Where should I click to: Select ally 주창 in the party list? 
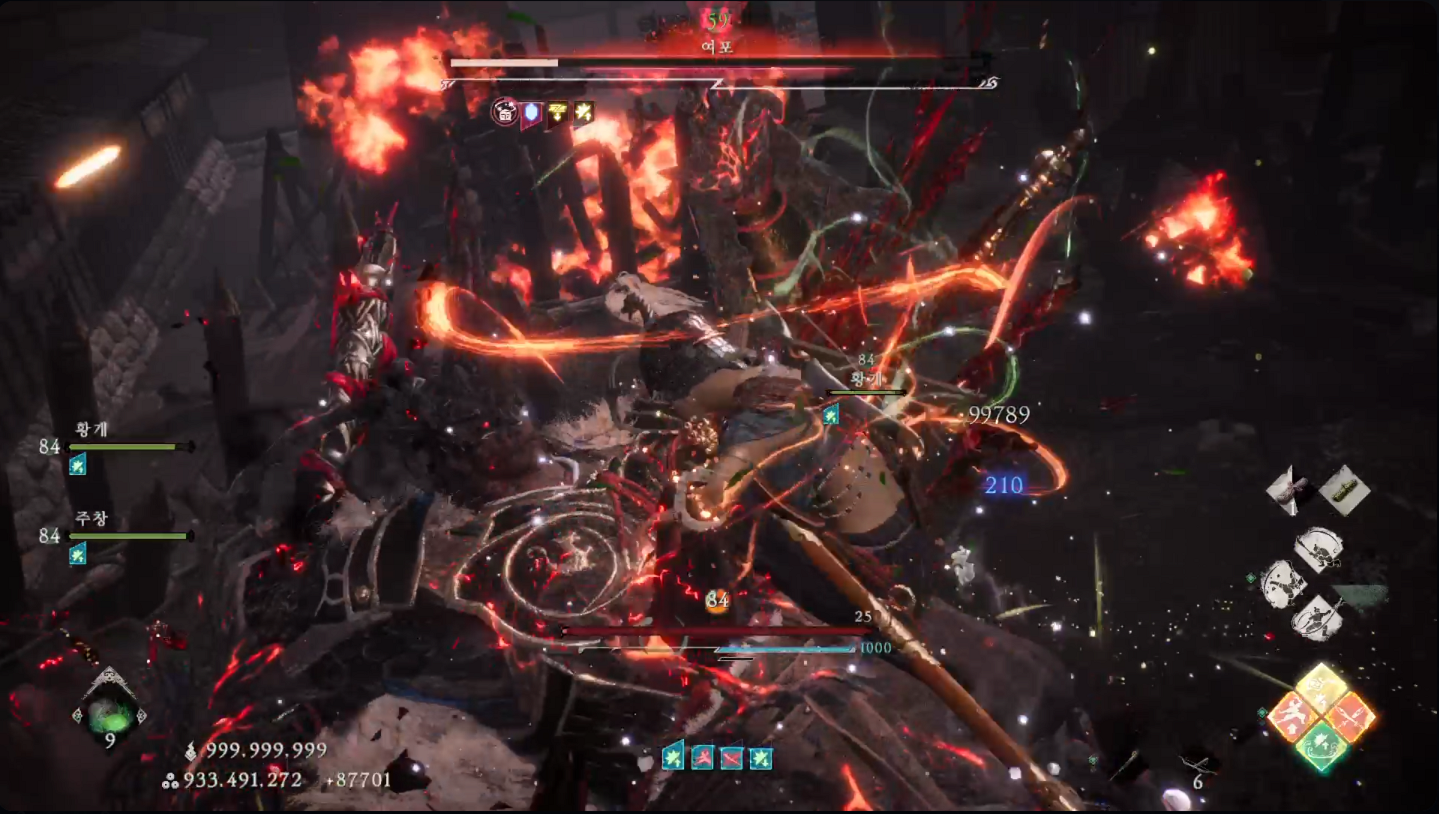pos(91,520)
